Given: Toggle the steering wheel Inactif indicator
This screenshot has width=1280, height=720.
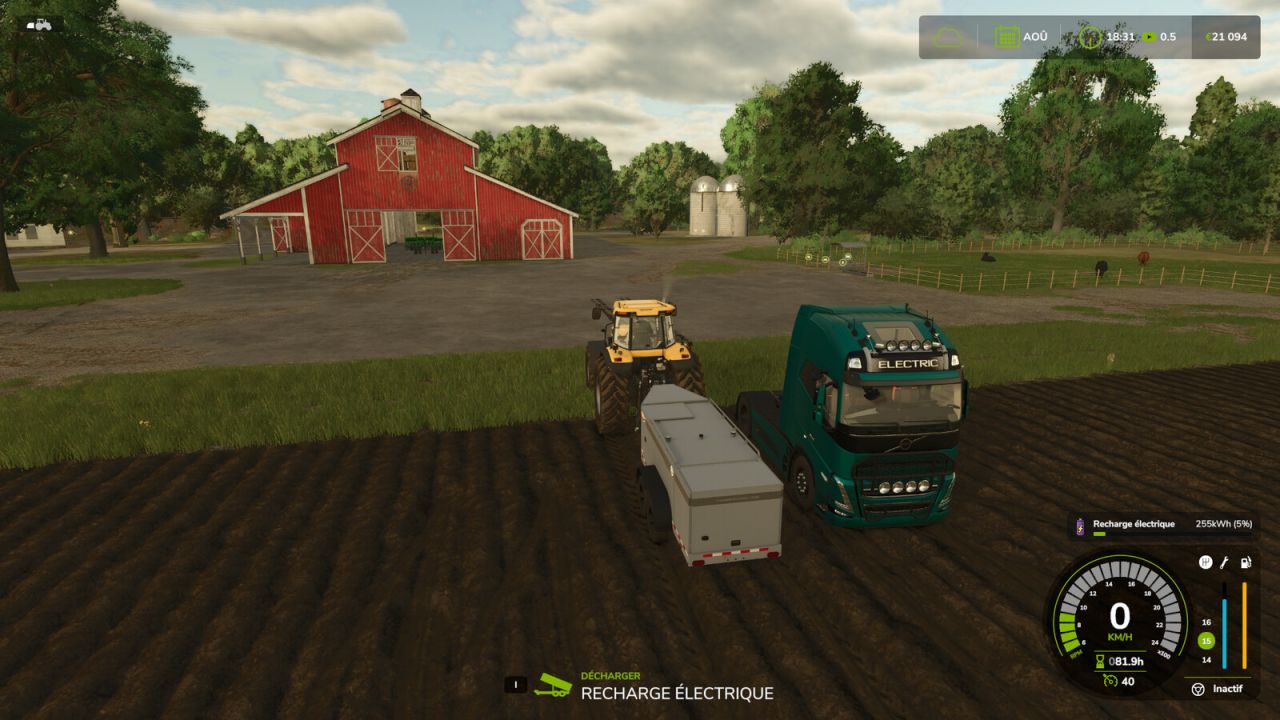Looking at the screenshot, I should pos(1198,689).
